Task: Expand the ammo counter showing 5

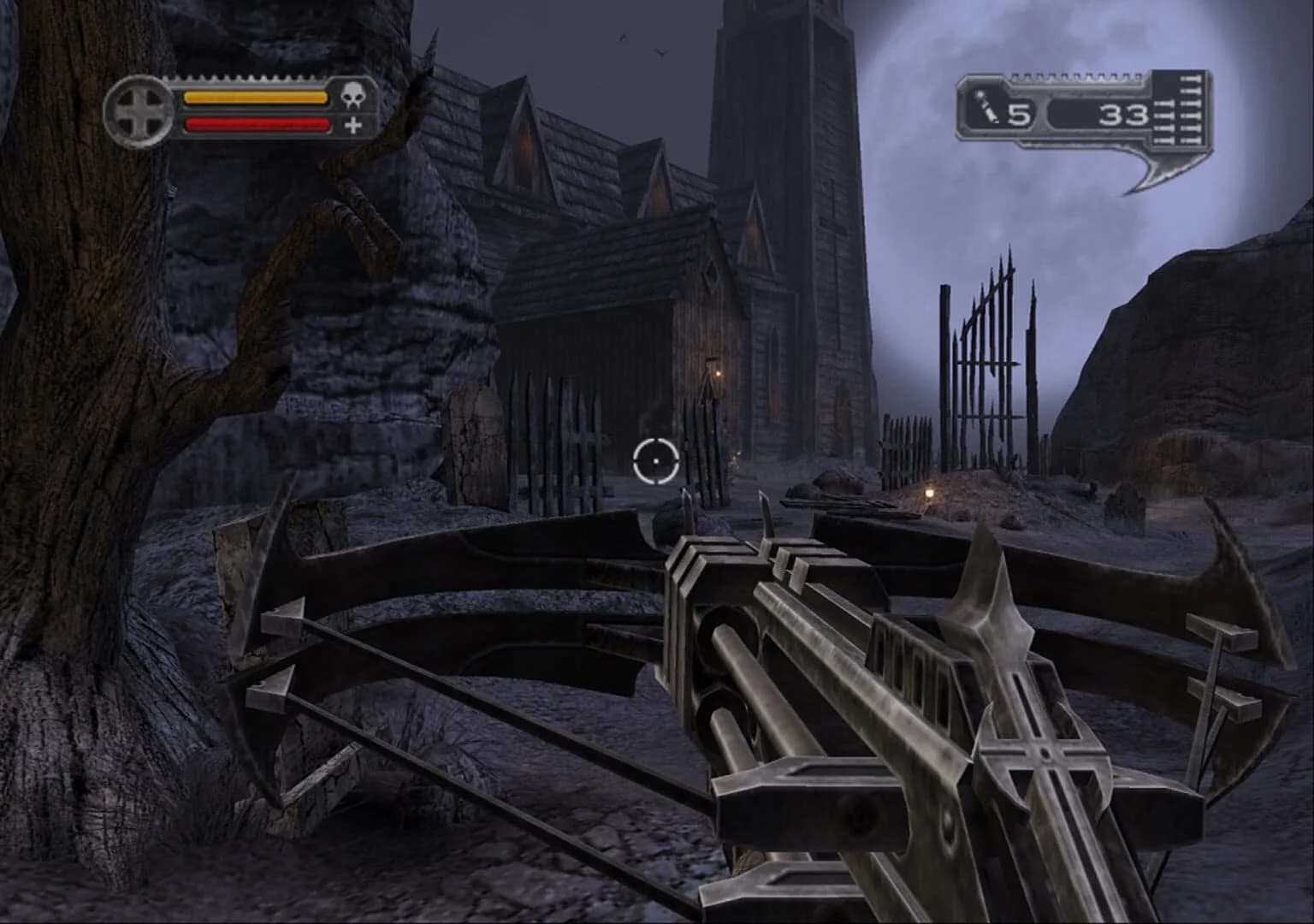Action: [x=1020, y=113]
